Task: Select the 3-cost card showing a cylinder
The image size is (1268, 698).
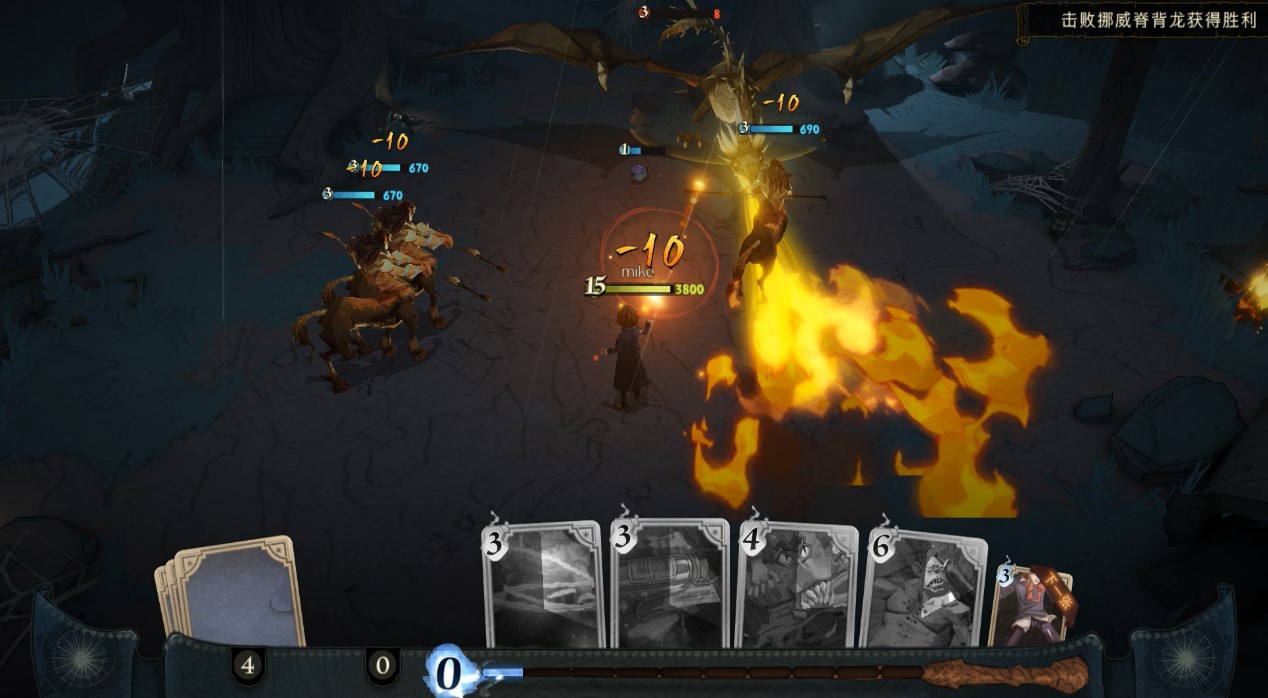Action: [671, 587]
